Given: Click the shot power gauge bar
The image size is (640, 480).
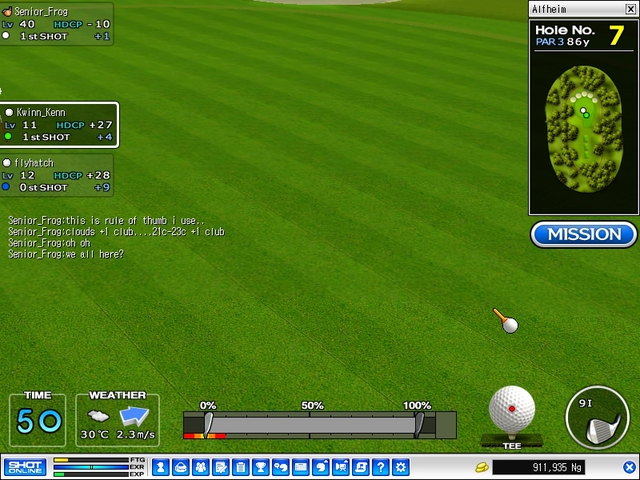Looking at the screenshot, I should click(x=312, y=425).
